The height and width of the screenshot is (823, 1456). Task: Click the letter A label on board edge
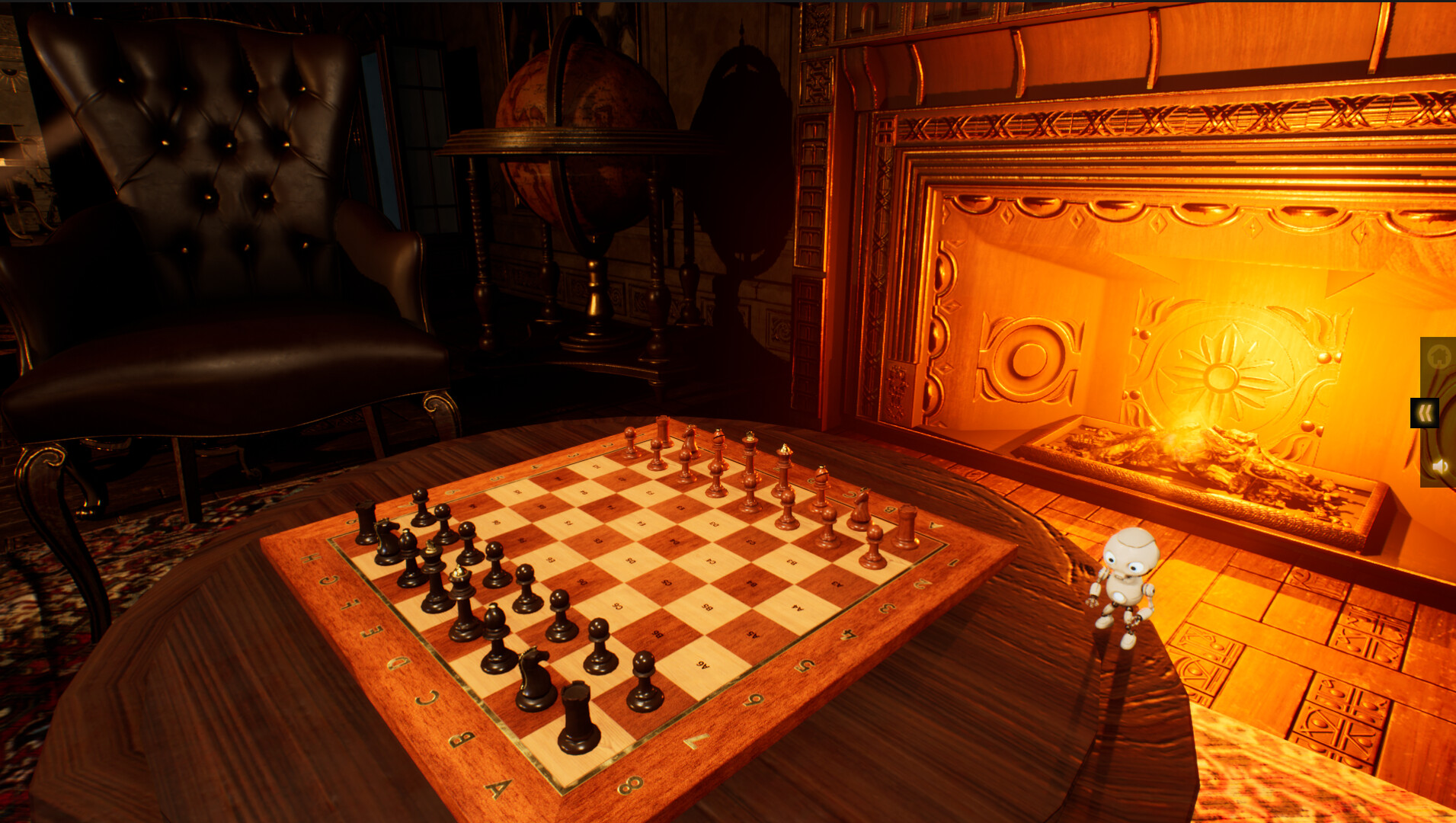coord(500,787)
